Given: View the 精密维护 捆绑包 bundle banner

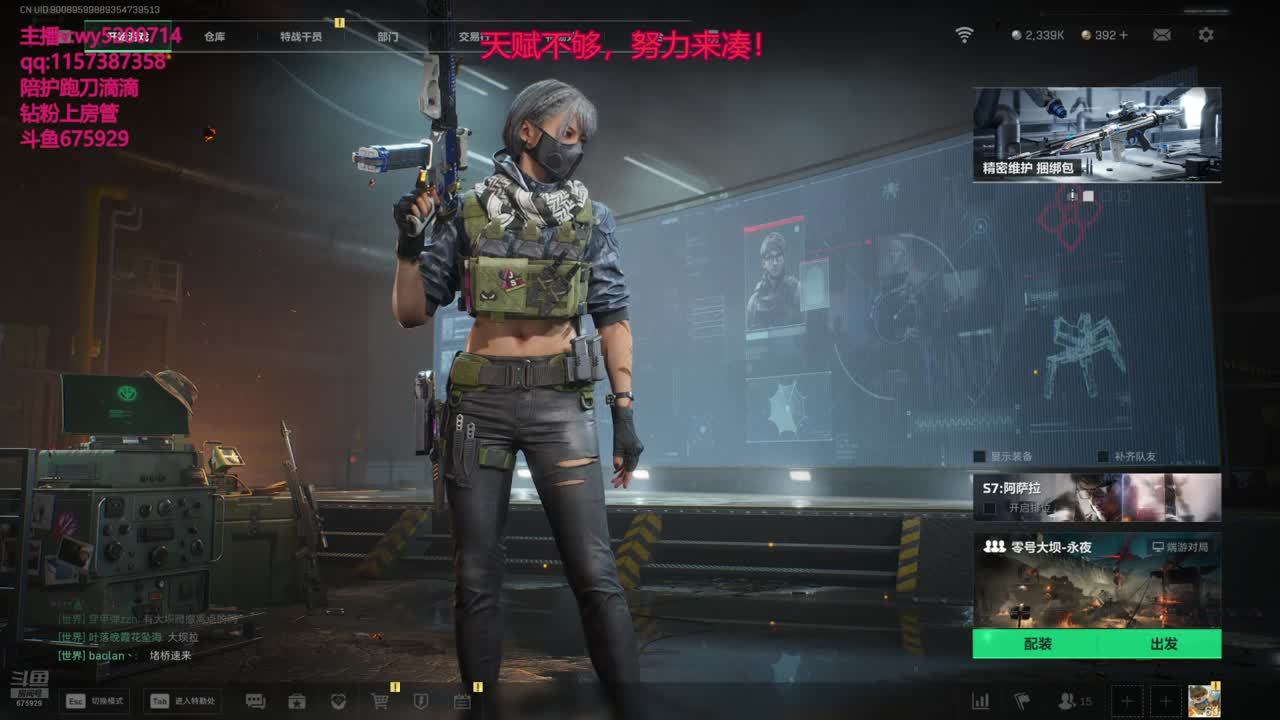Looking at the screenshot, I should pyautogui.click(x=1097, y=134).
